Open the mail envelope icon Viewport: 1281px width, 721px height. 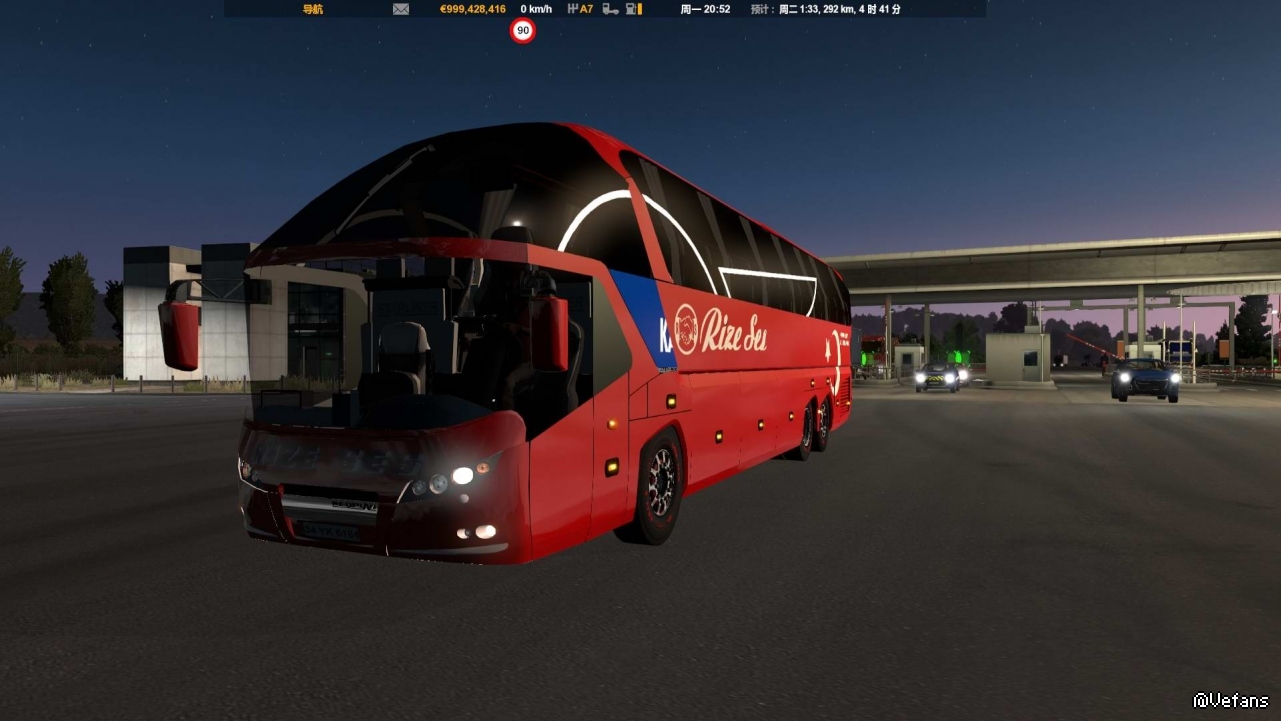click(401, 9)
